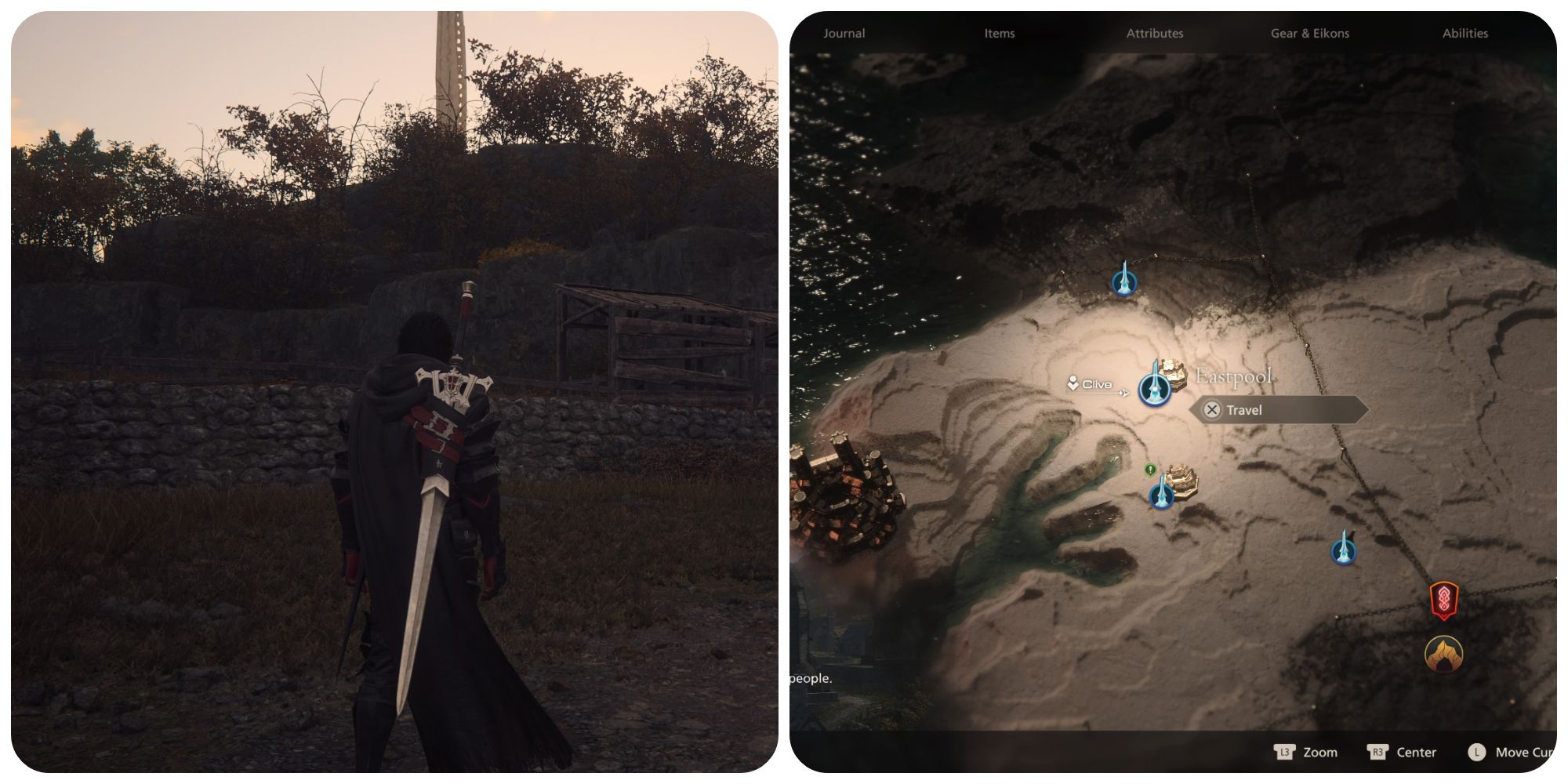1568x784 pixels.
Task: Open the Attributes panel
Action: (1155, 33)
